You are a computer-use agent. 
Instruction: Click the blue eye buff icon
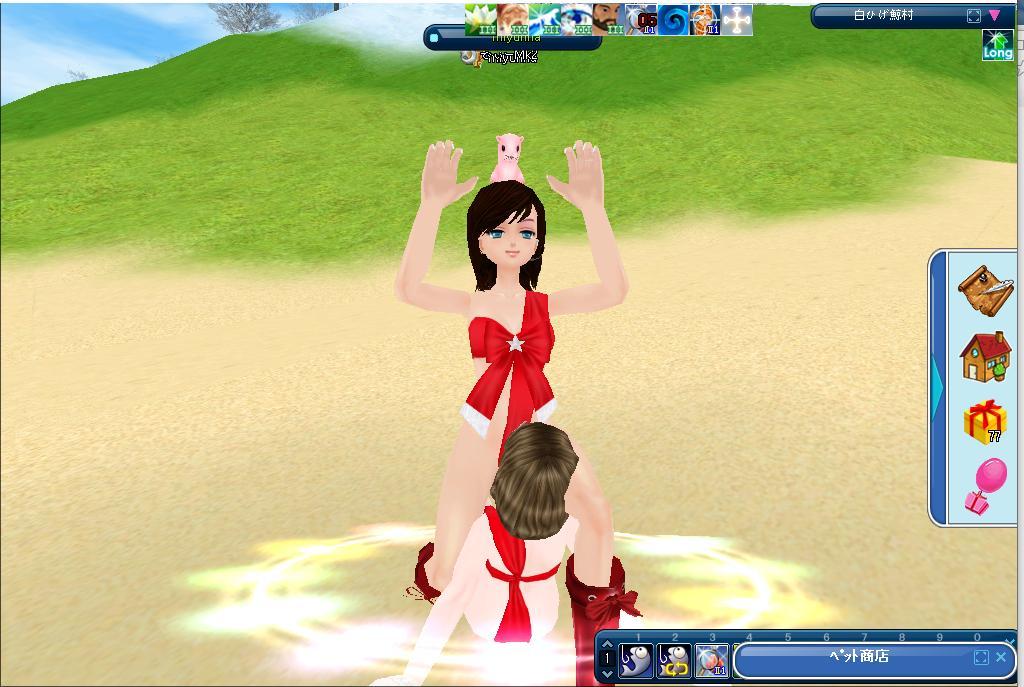click(574, 19)
